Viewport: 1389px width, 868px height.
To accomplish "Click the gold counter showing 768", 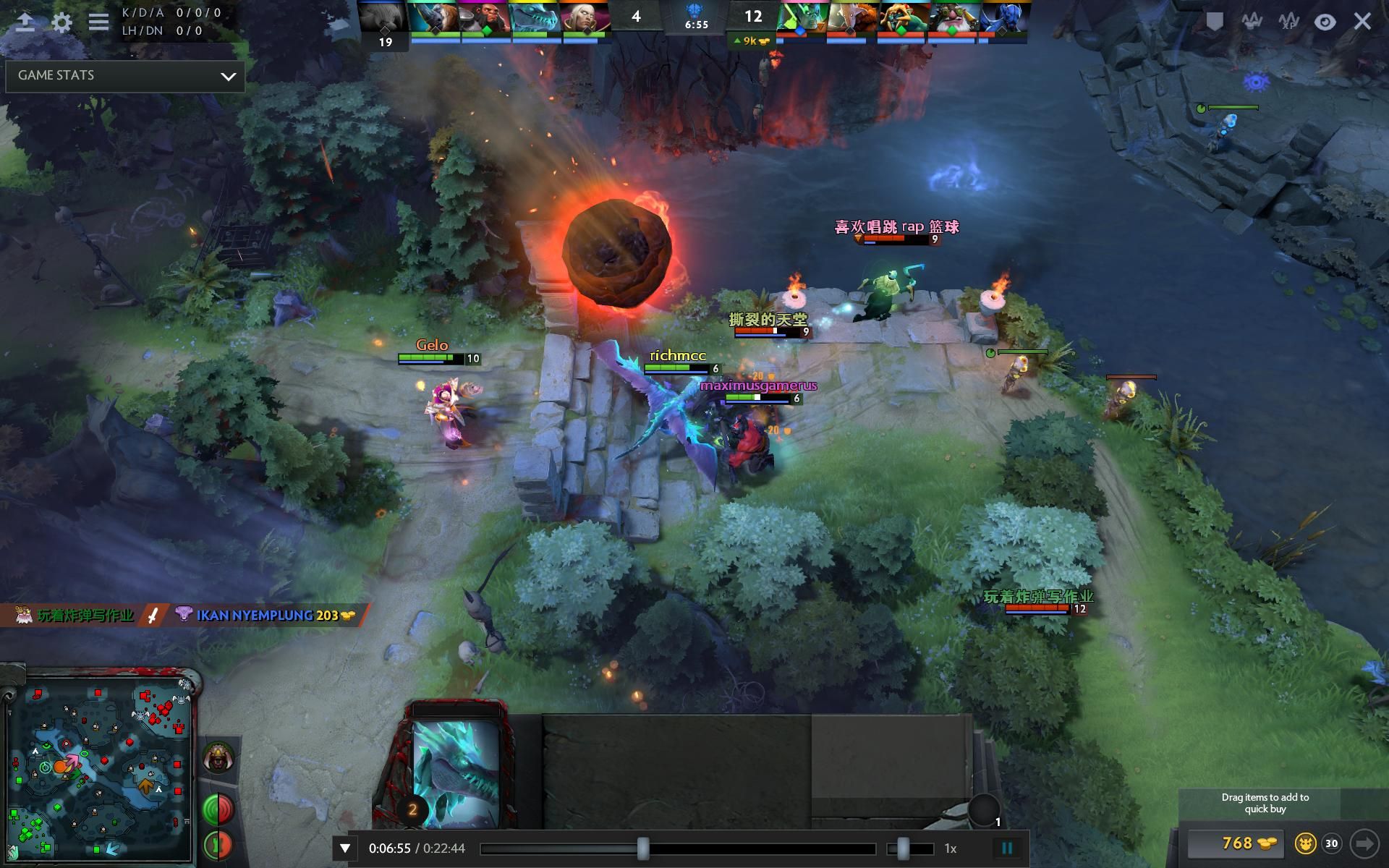I will point(1236,843).
